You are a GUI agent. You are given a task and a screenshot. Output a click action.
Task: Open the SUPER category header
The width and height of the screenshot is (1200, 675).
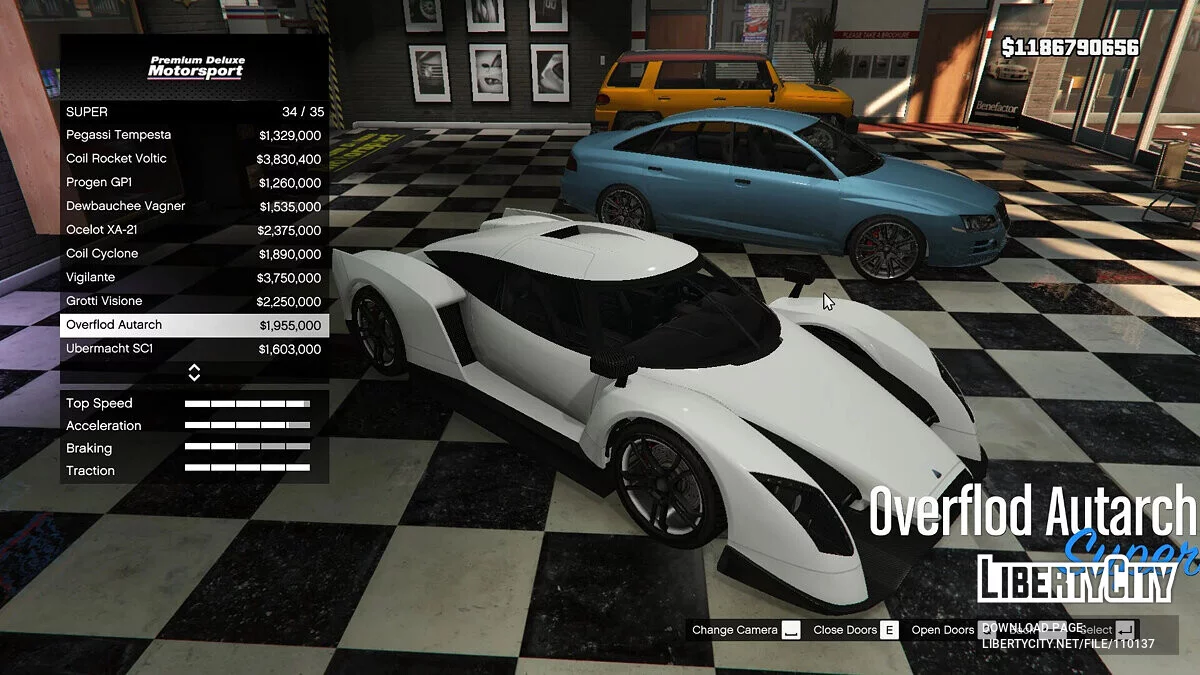(x=194, y=112)
